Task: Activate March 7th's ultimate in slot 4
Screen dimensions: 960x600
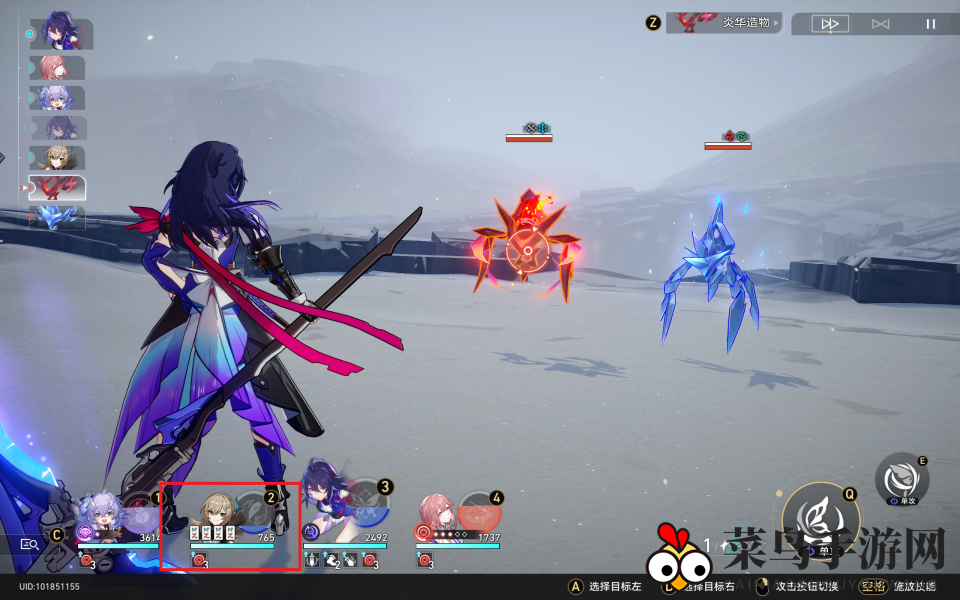Action: click(x=480, y=510)
